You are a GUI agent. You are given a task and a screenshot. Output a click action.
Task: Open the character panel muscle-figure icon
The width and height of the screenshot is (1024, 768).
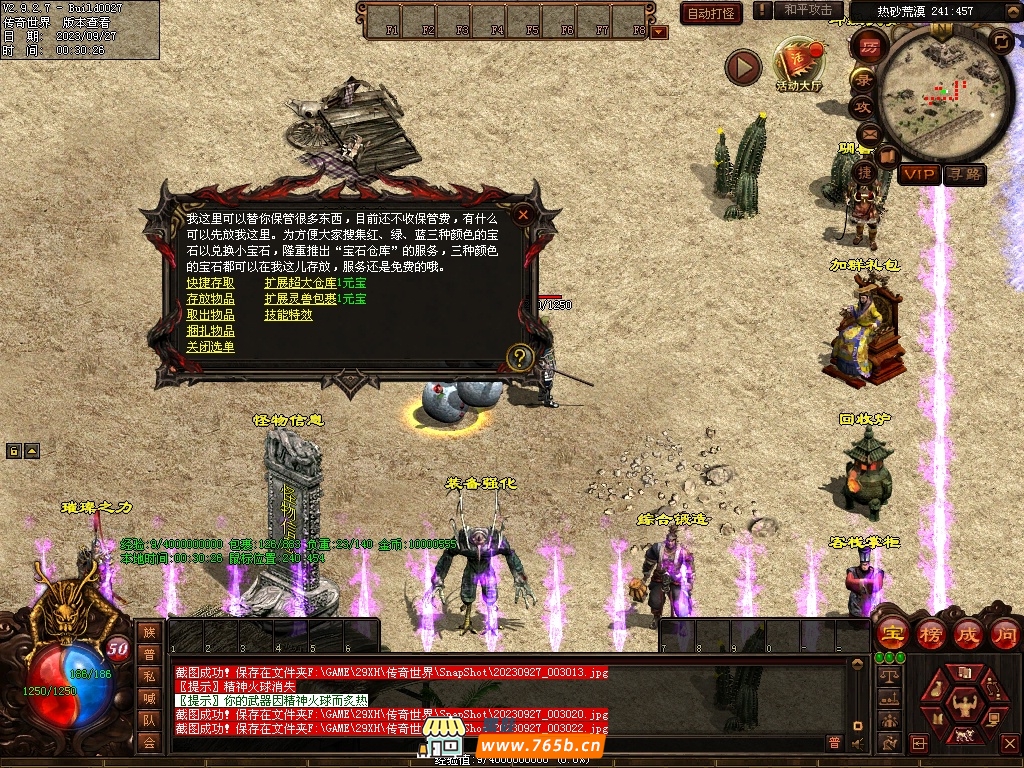point(964,699)
